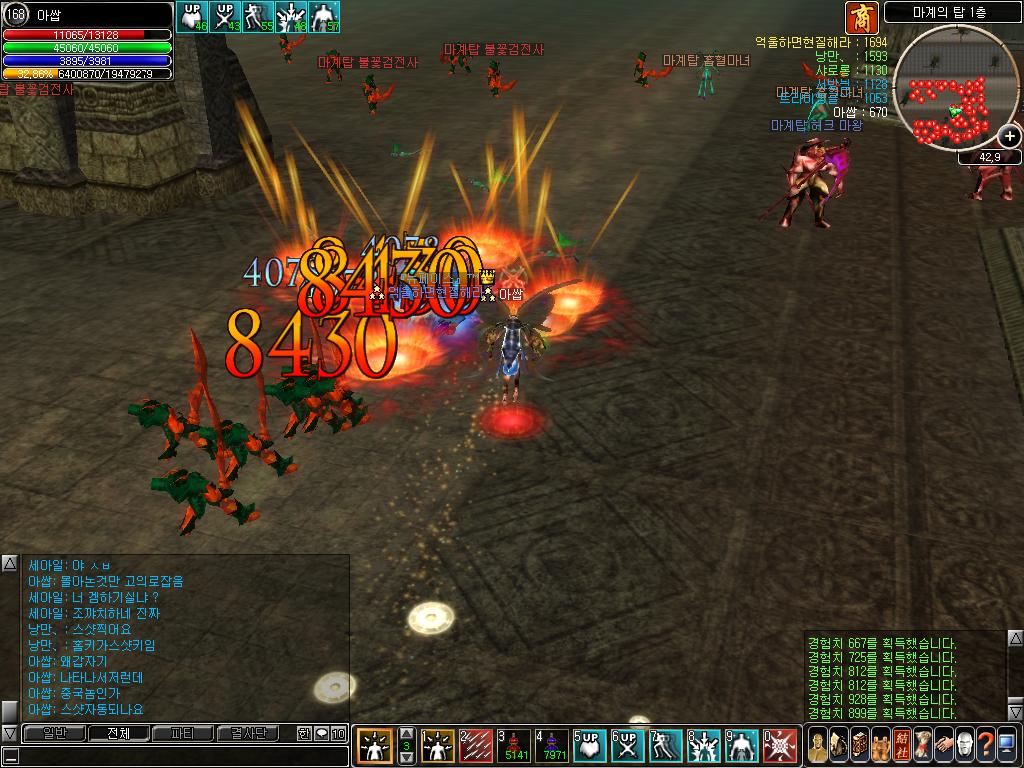Open the red 商 merchant icon
This screenshot has height=768, width=1024.
(859, 16)
